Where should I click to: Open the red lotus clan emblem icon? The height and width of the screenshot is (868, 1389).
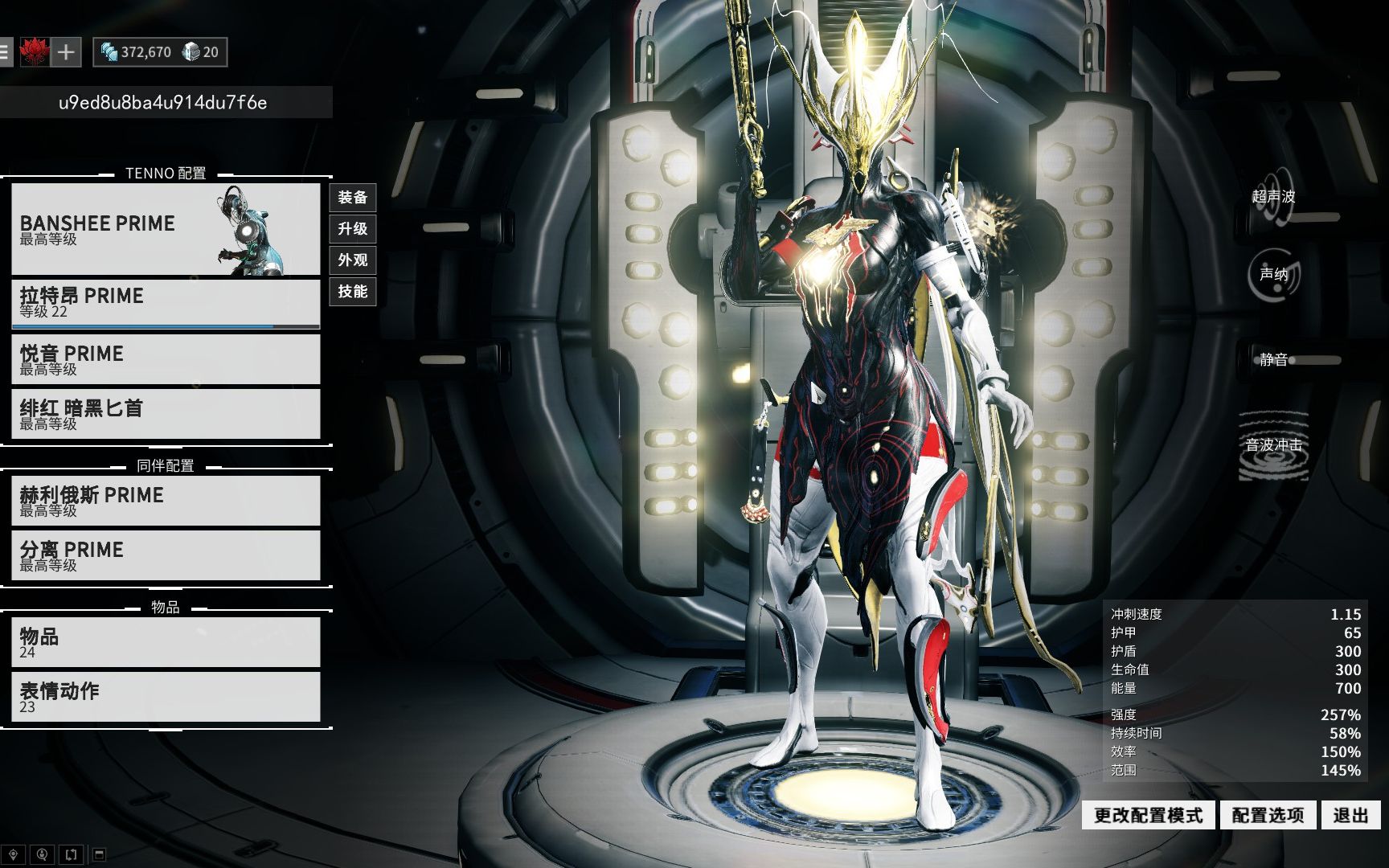(34, 53)
